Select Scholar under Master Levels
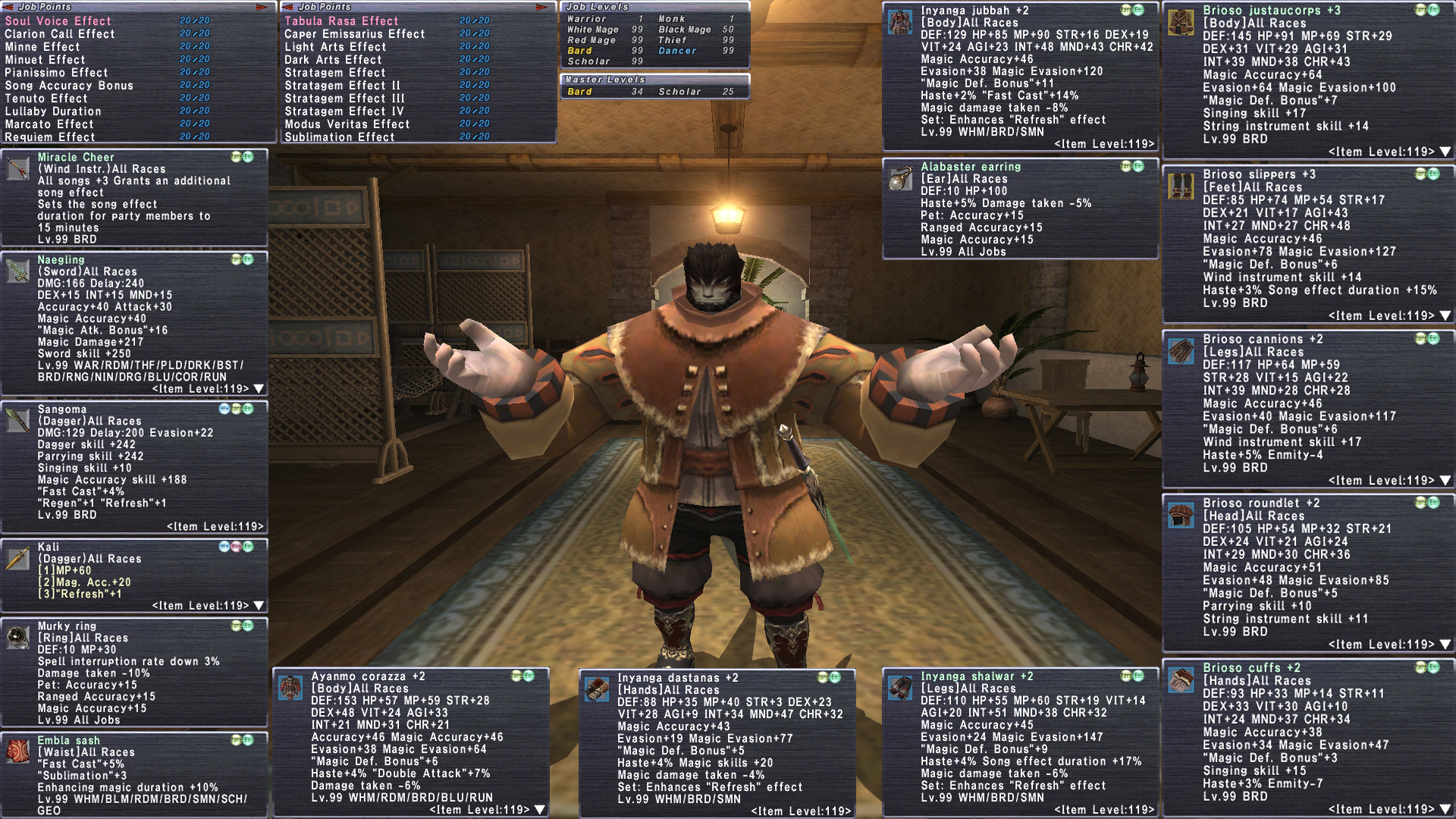The height and width of the screenshot is (819, 1456). 679,92
